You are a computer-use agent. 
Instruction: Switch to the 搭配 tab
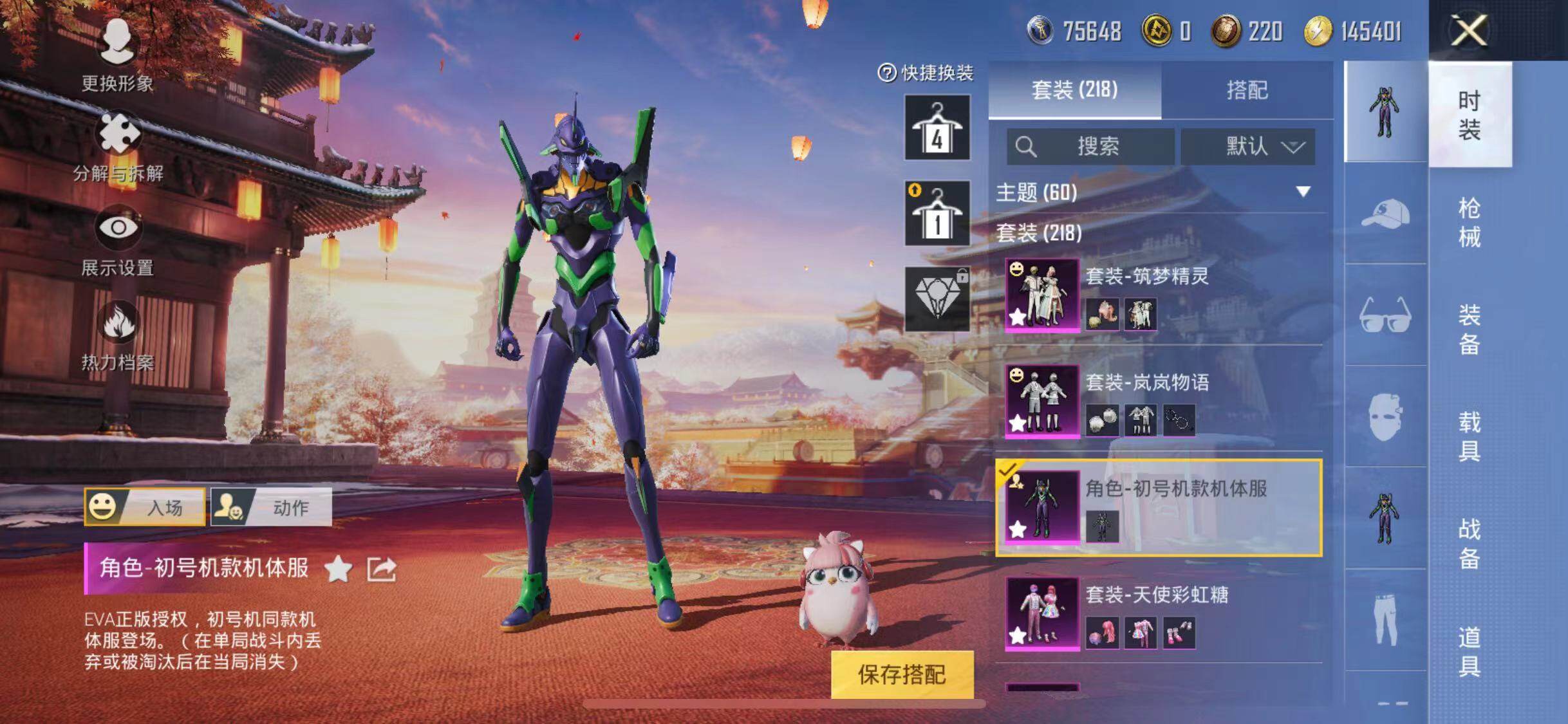[1247, 90]
